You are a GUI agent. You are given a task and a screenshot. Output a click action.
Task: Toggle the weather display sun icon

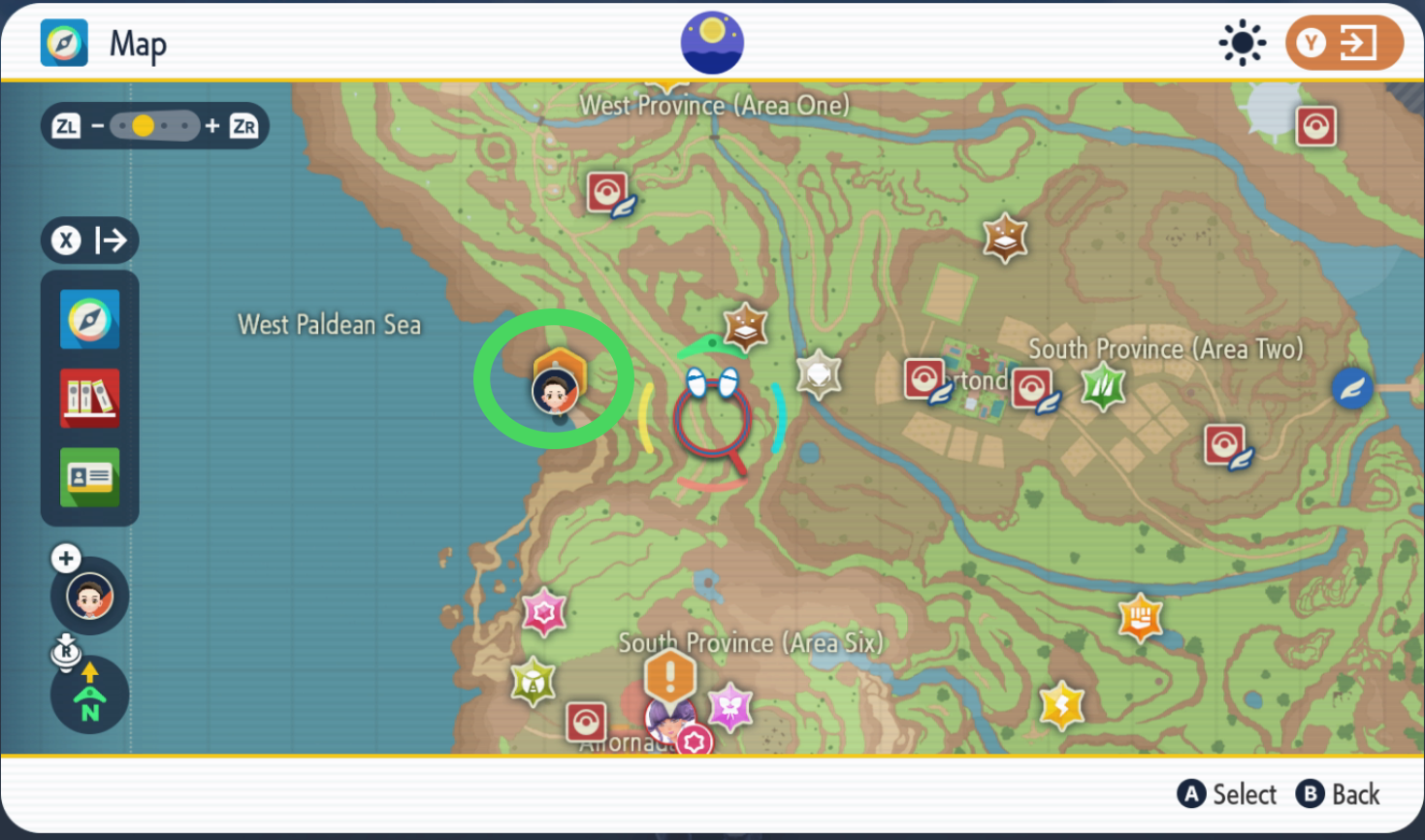(x=1243, y=42)
